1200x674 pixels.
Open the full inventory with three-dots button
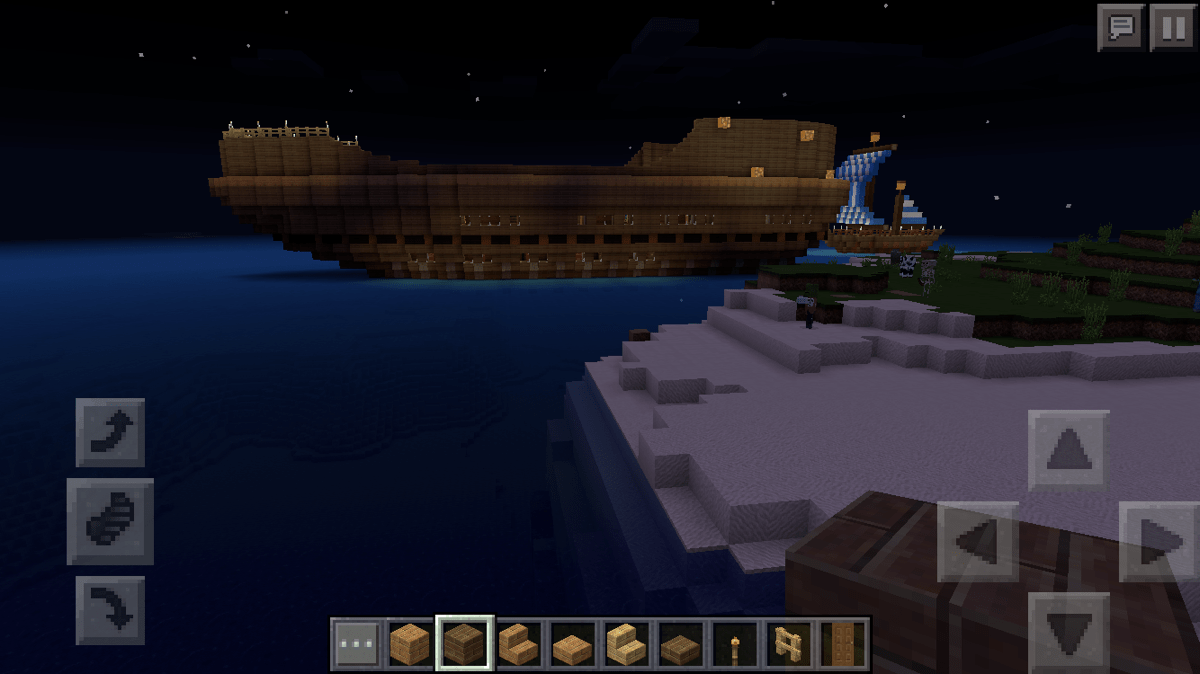coord(357,644)
